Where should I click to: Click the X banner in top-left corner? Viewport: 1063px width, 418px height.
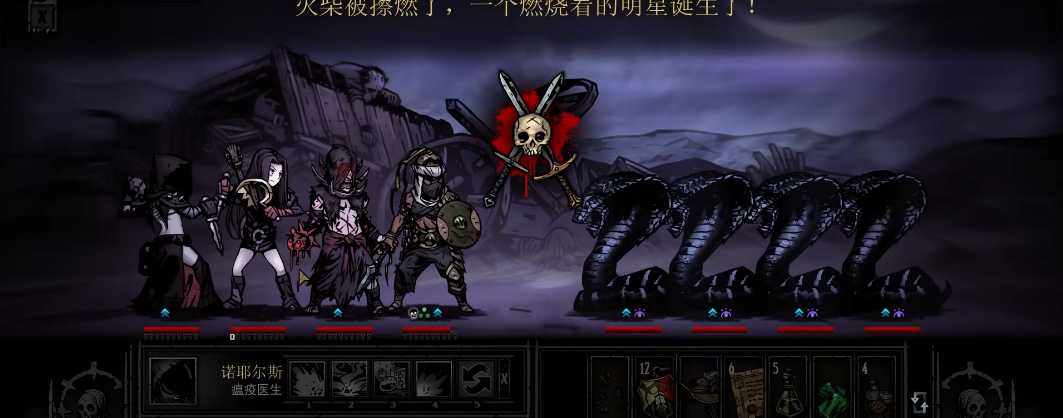click(x=41, y=17)
